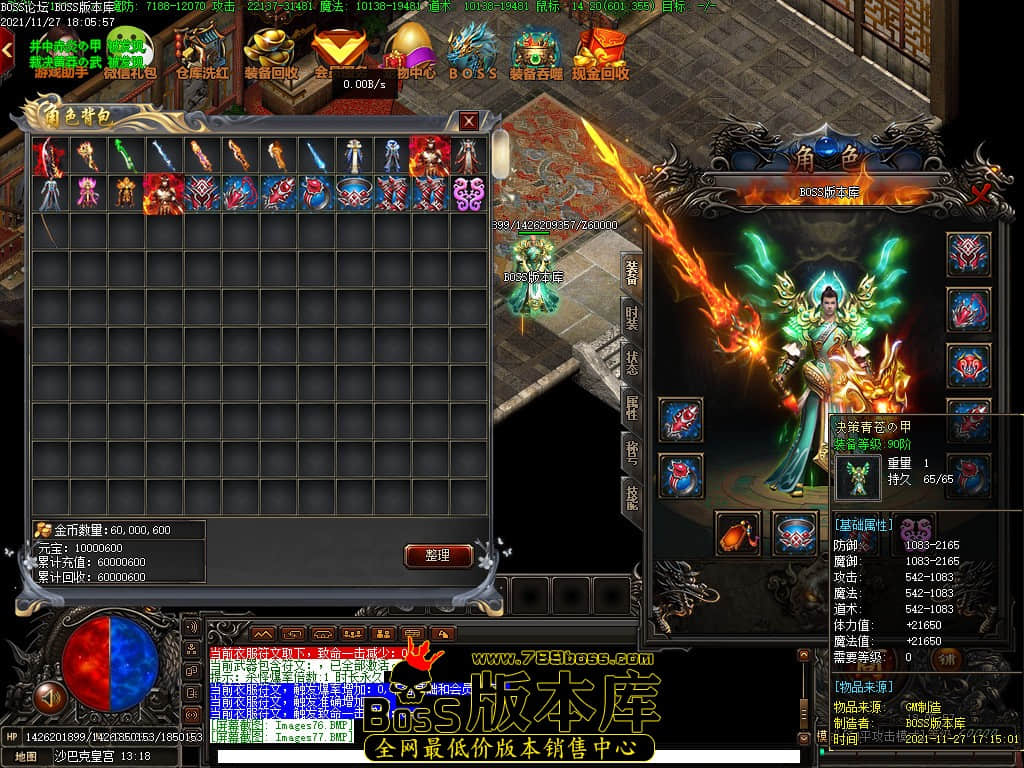
Task: Switch to the 称号 title tab
Action: [632, 451]
